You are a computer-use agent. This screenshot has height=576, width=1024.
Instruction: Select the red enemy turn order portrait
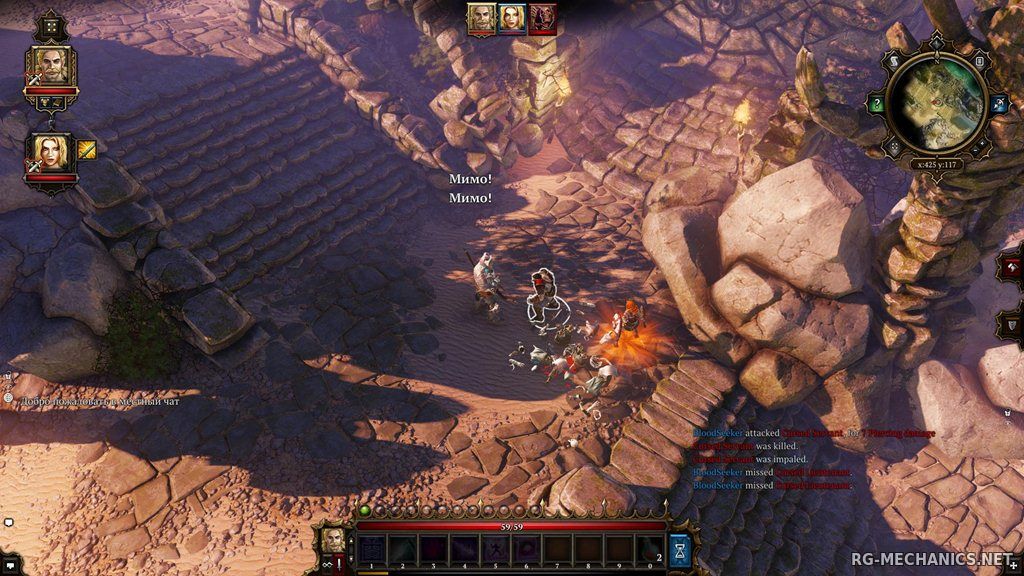pyautogui.click(x=543, y=18)
